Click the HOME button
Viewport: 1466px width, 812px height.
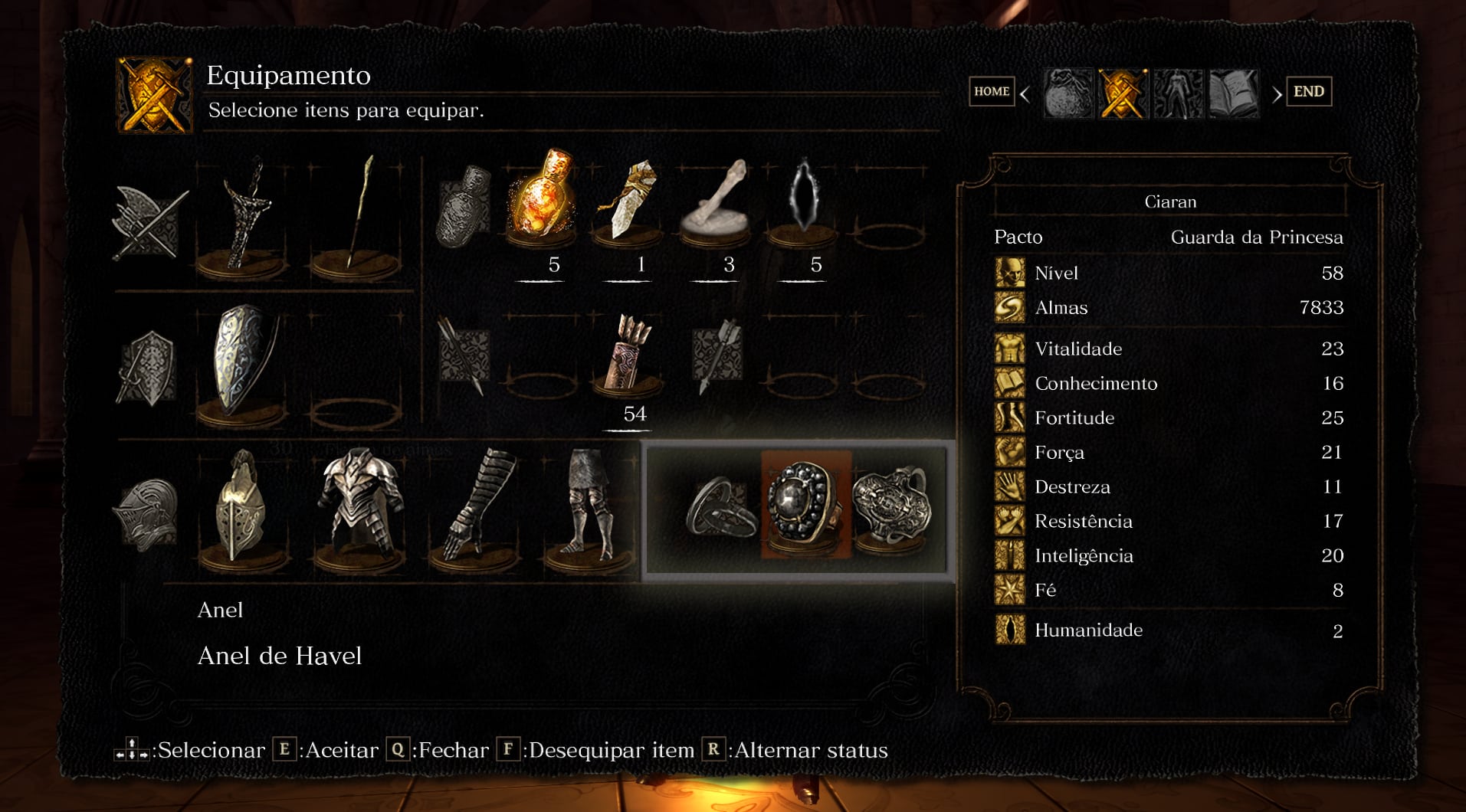(991, 91)
